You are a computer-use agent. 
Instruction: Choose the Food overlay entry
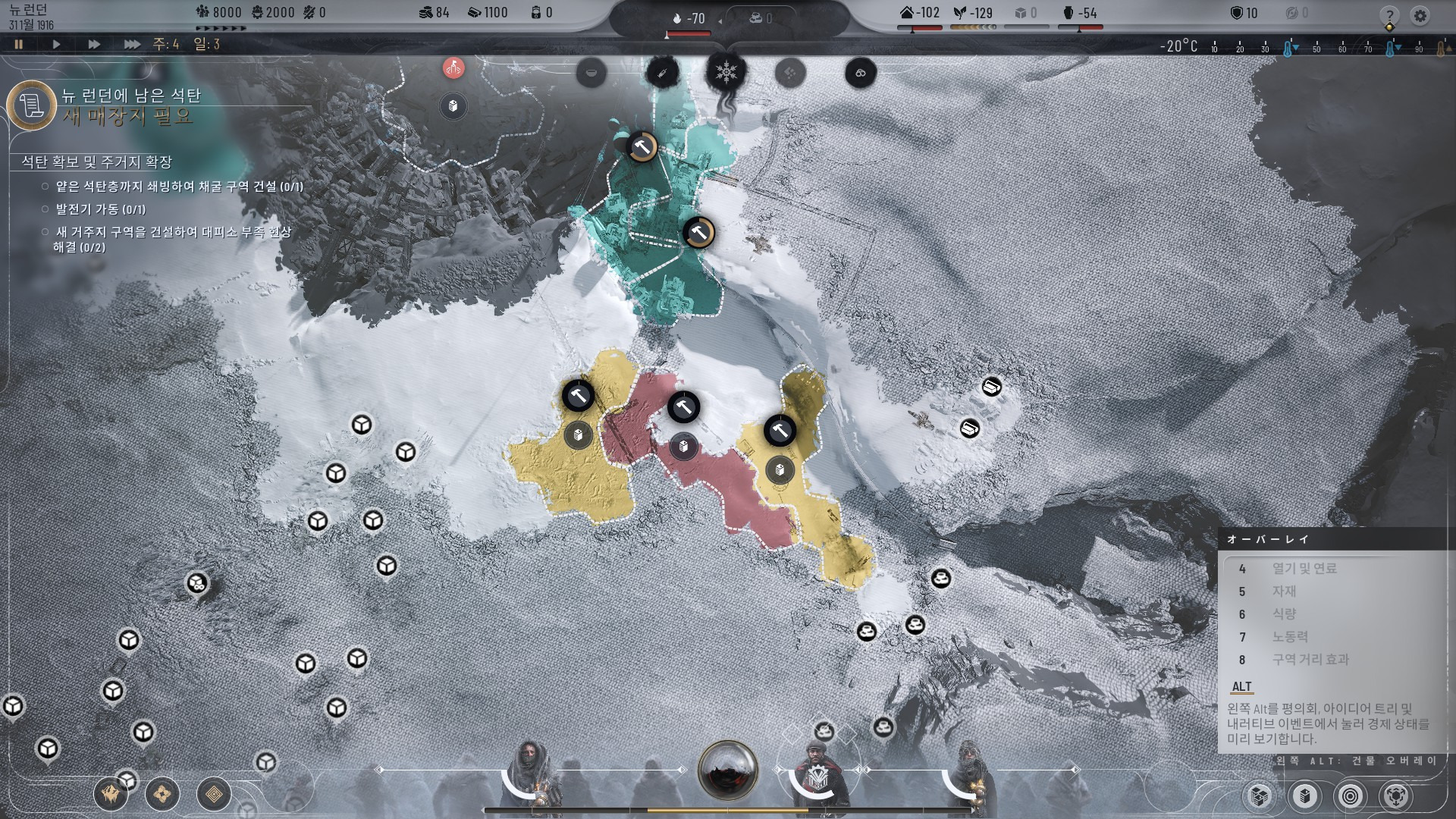pyautogui.click(x=1284, y=614)
